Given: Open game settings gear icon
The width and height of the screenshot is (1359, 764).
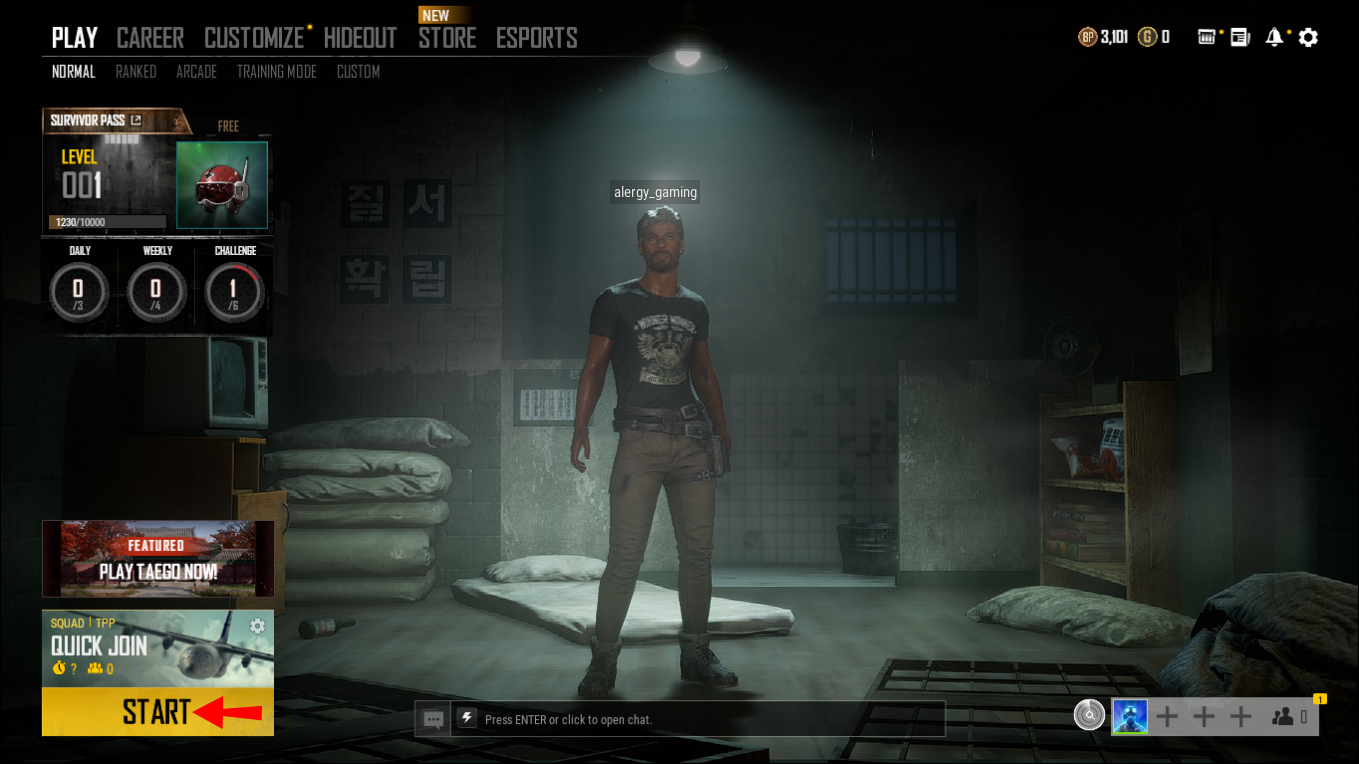Looking at the screenshot, I should pos(1308,37).
